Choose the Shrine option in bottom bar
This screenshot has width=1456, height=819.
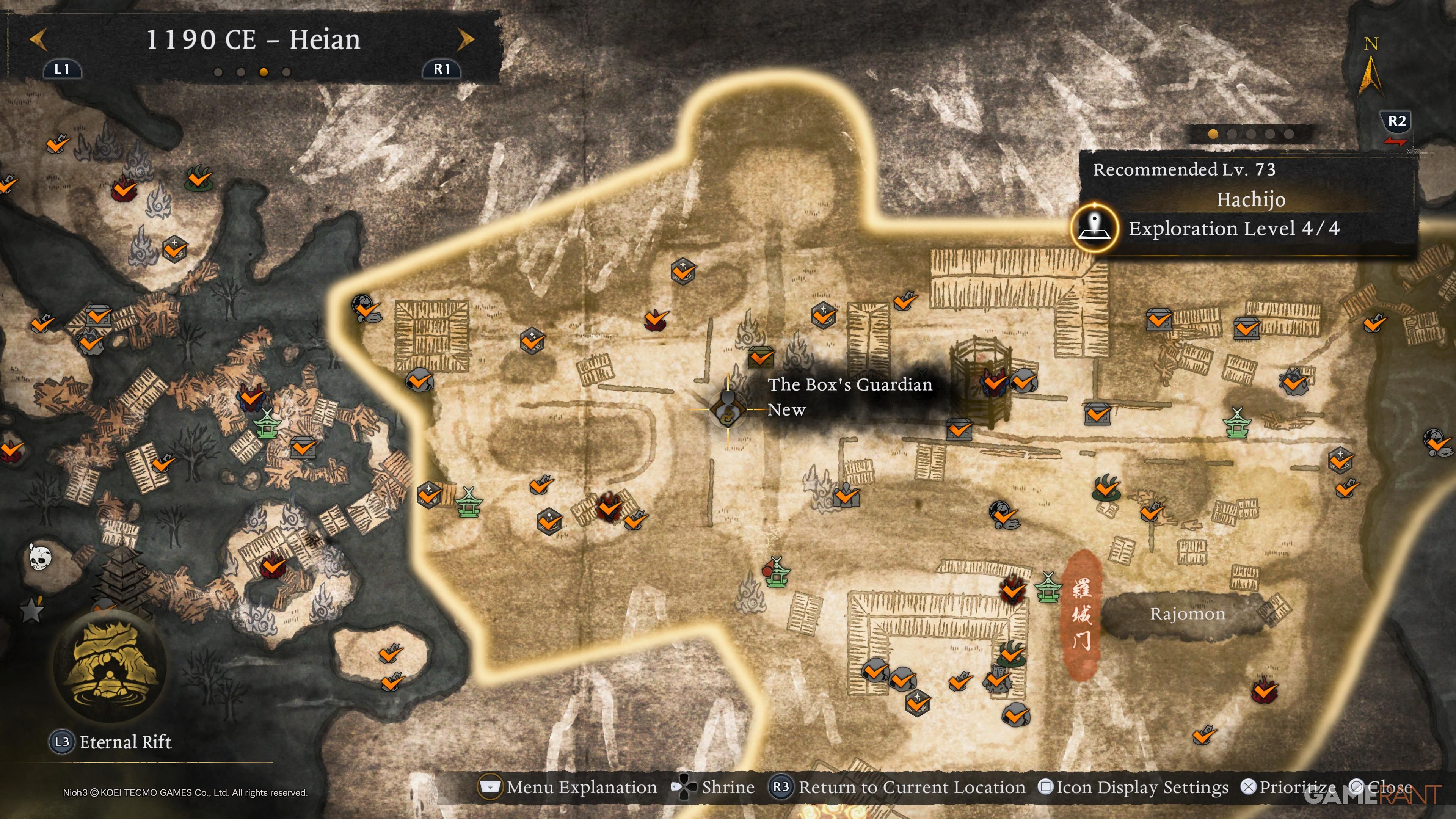point(713,787)
